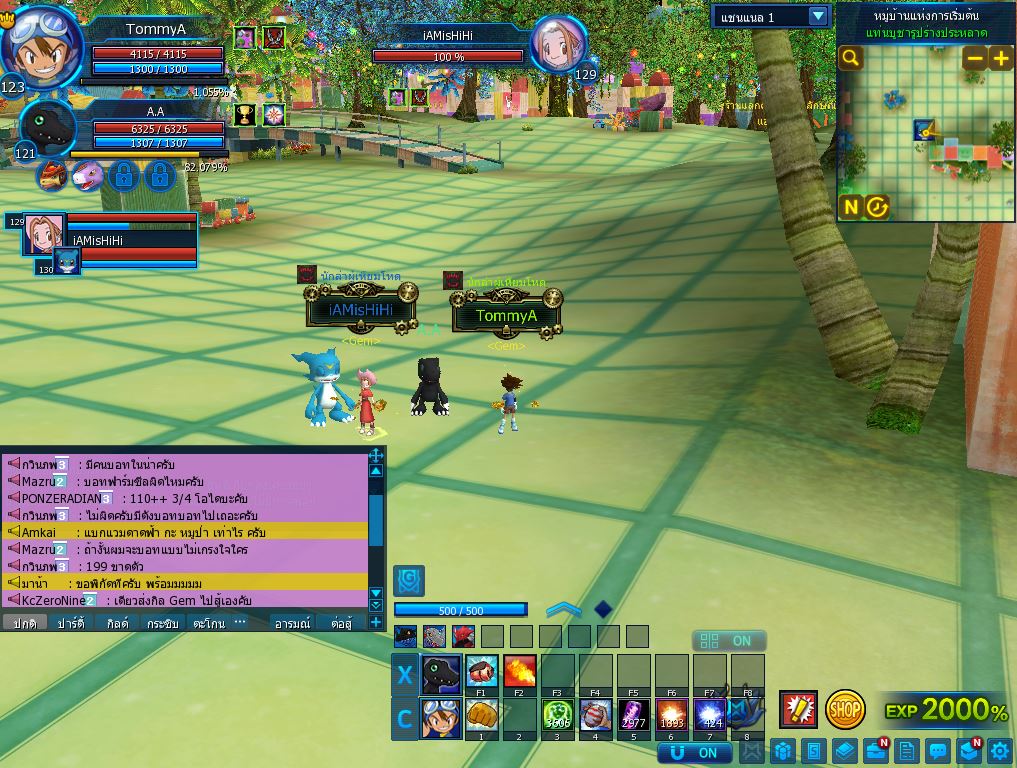The width and height of the screenshot is (1017, 768).
Task: Activate the fist punch skill in slot 1
Action: [481, 716]
